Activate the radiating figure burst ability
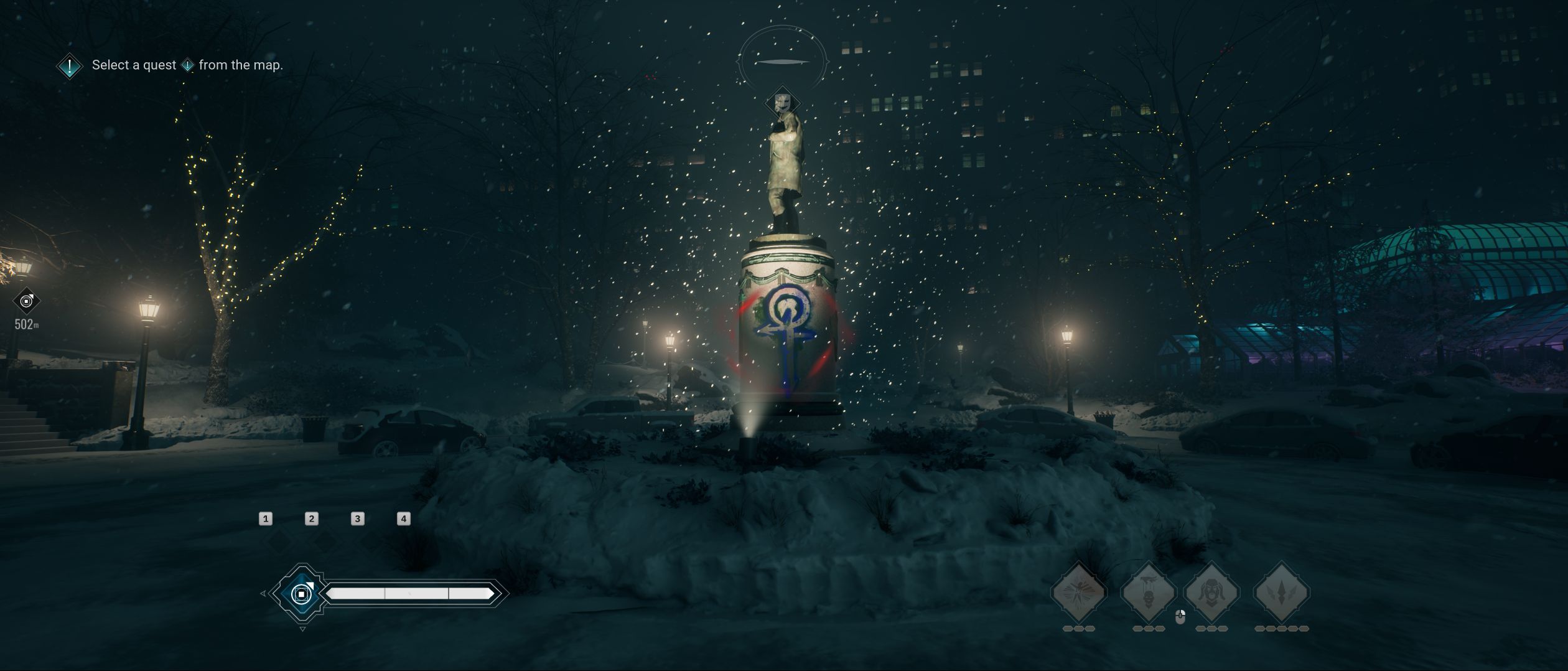Image resolution: width=1568 pixels, height=671 pixels. point(1078,591)
